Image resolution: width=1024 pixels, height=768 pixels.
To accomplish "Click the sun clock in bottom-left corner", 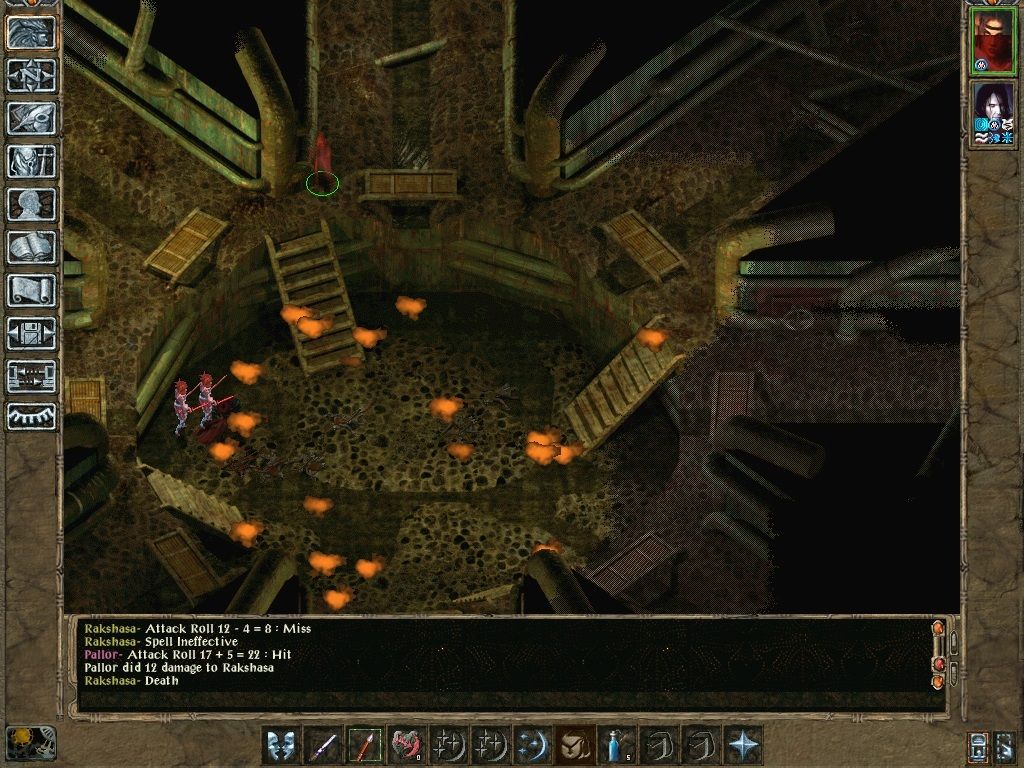I will (x=30, y=742).
